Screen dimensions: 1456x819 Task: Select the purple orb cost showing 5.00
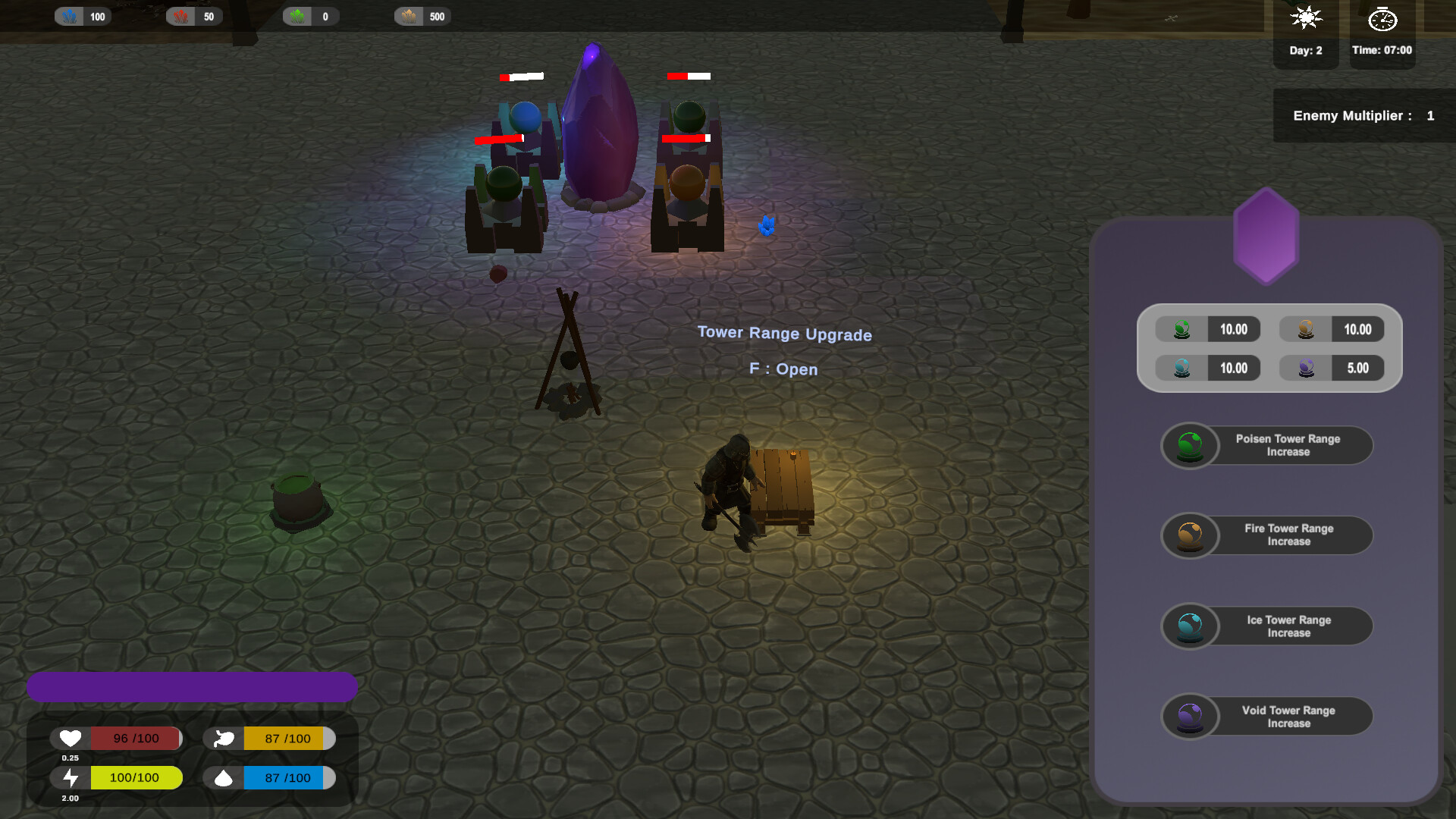[x=1332, y=368]
